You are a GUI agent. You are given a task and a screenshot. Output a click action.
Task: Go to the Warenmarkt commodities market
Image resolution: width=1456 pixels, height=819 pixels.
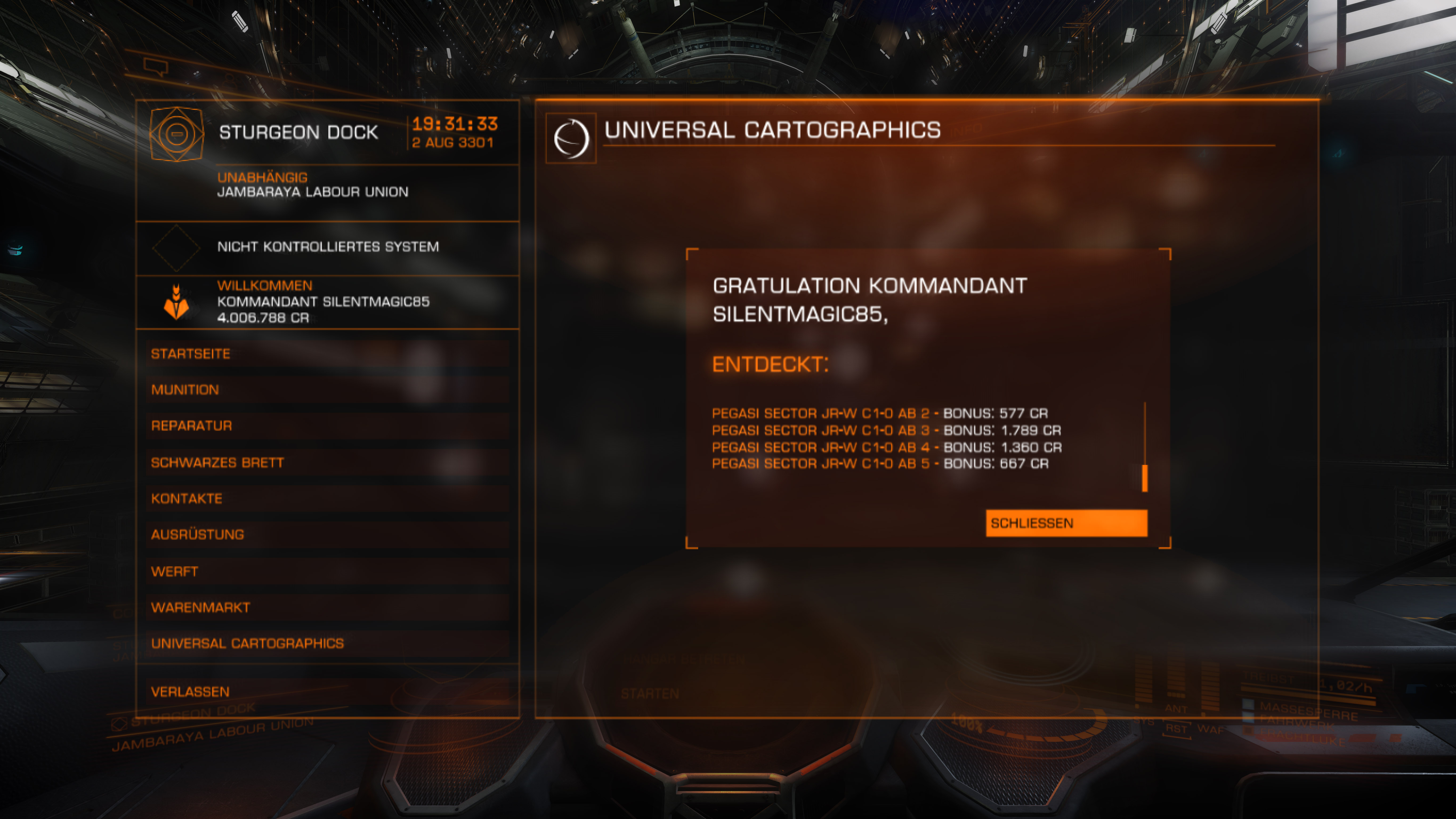click(x=327, y=608)
